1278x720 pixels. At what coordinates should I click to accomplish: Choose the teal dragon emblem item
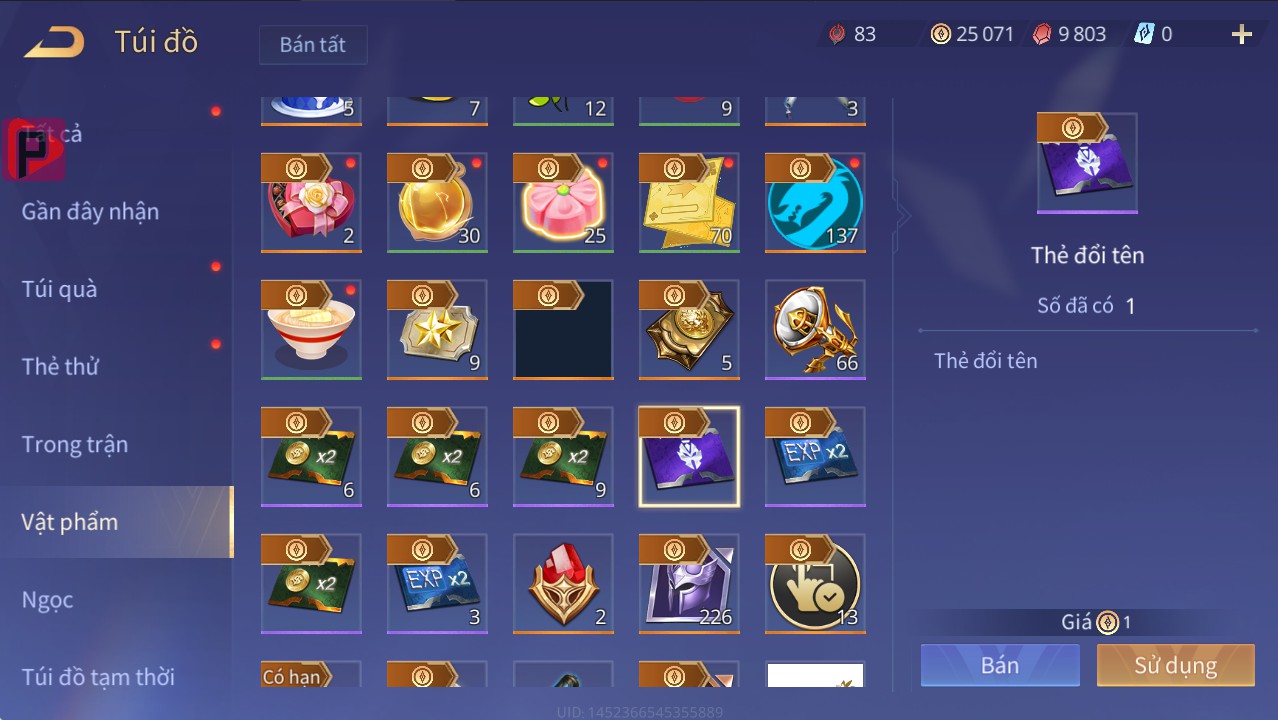pyautogui.click(x=815, y=203)
